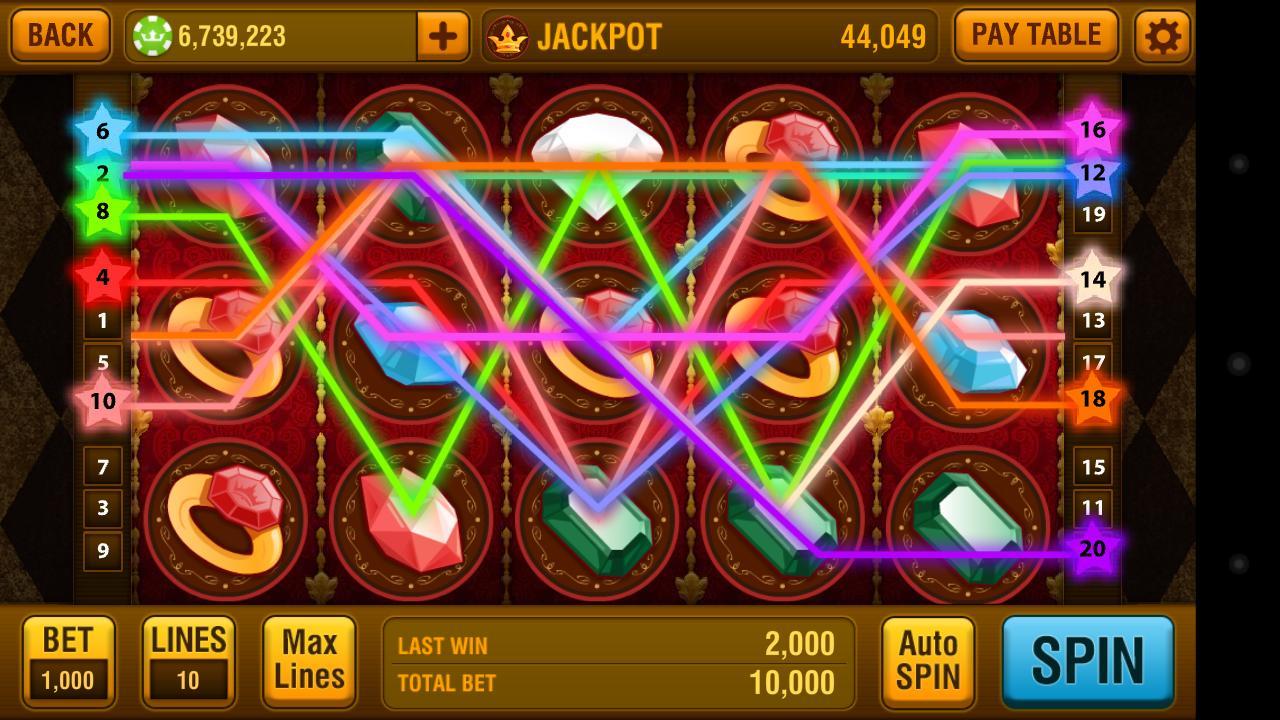Enable Auto SPIN mode

[927, 661]
